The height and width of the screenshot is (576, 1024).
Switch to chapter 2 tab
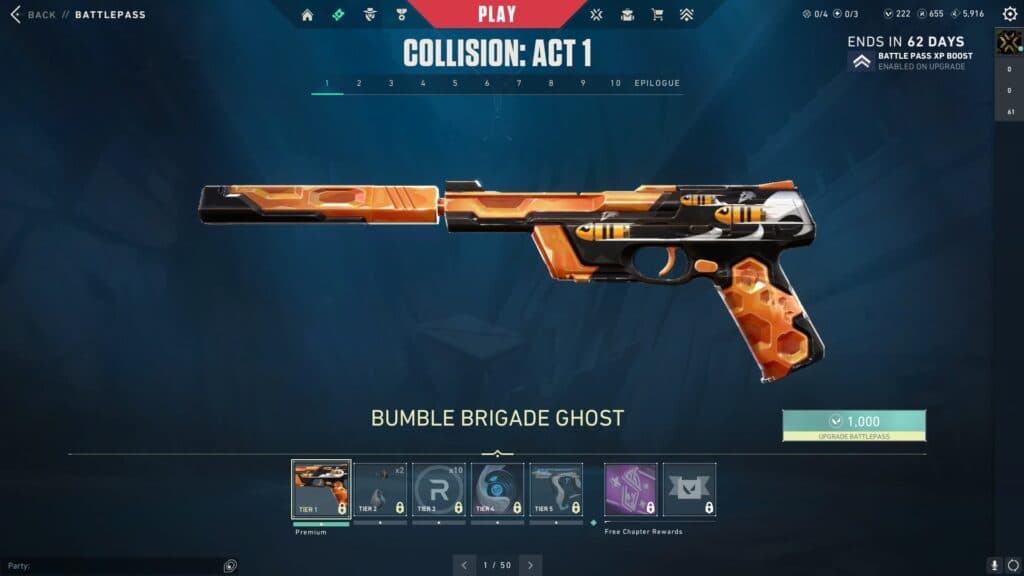(359, 83)
